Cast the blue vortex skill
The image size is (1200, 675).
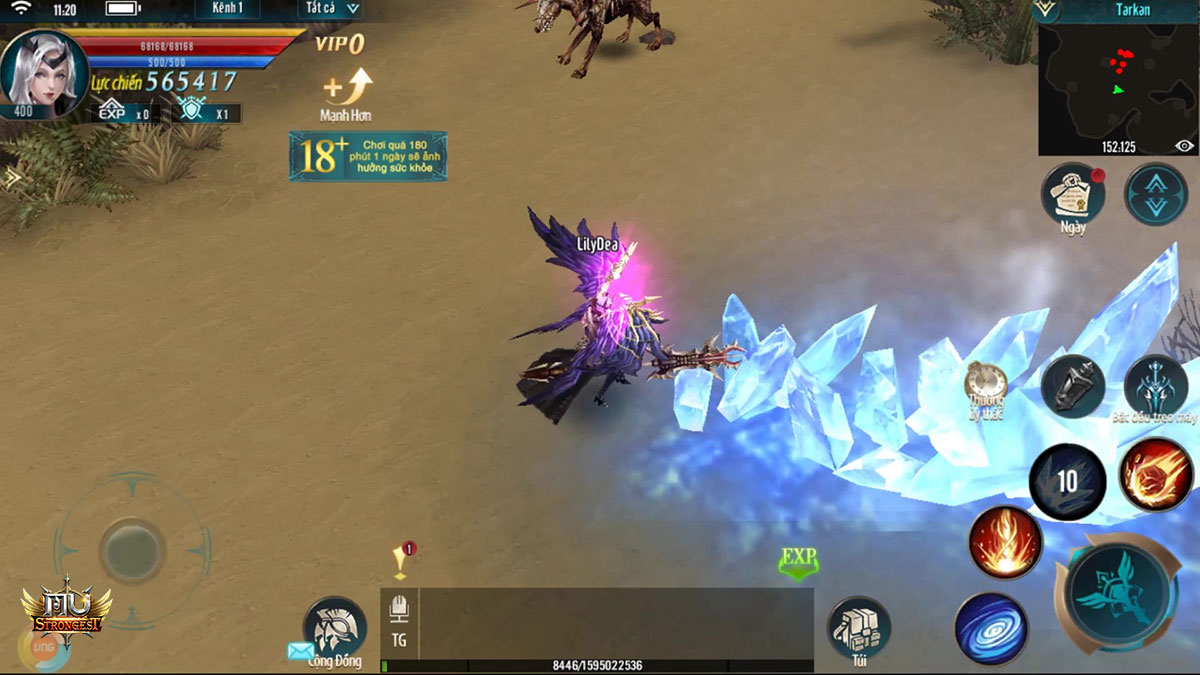tap(991, 628)
